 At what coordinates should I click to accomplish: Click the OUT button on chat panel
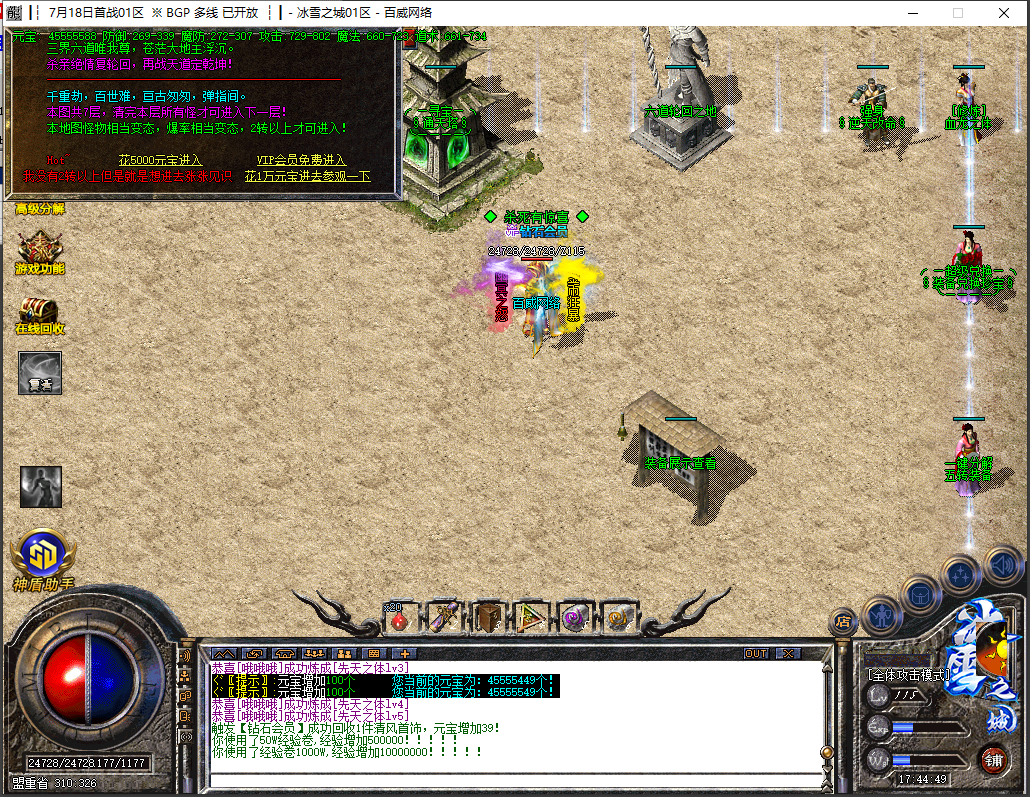757,653
